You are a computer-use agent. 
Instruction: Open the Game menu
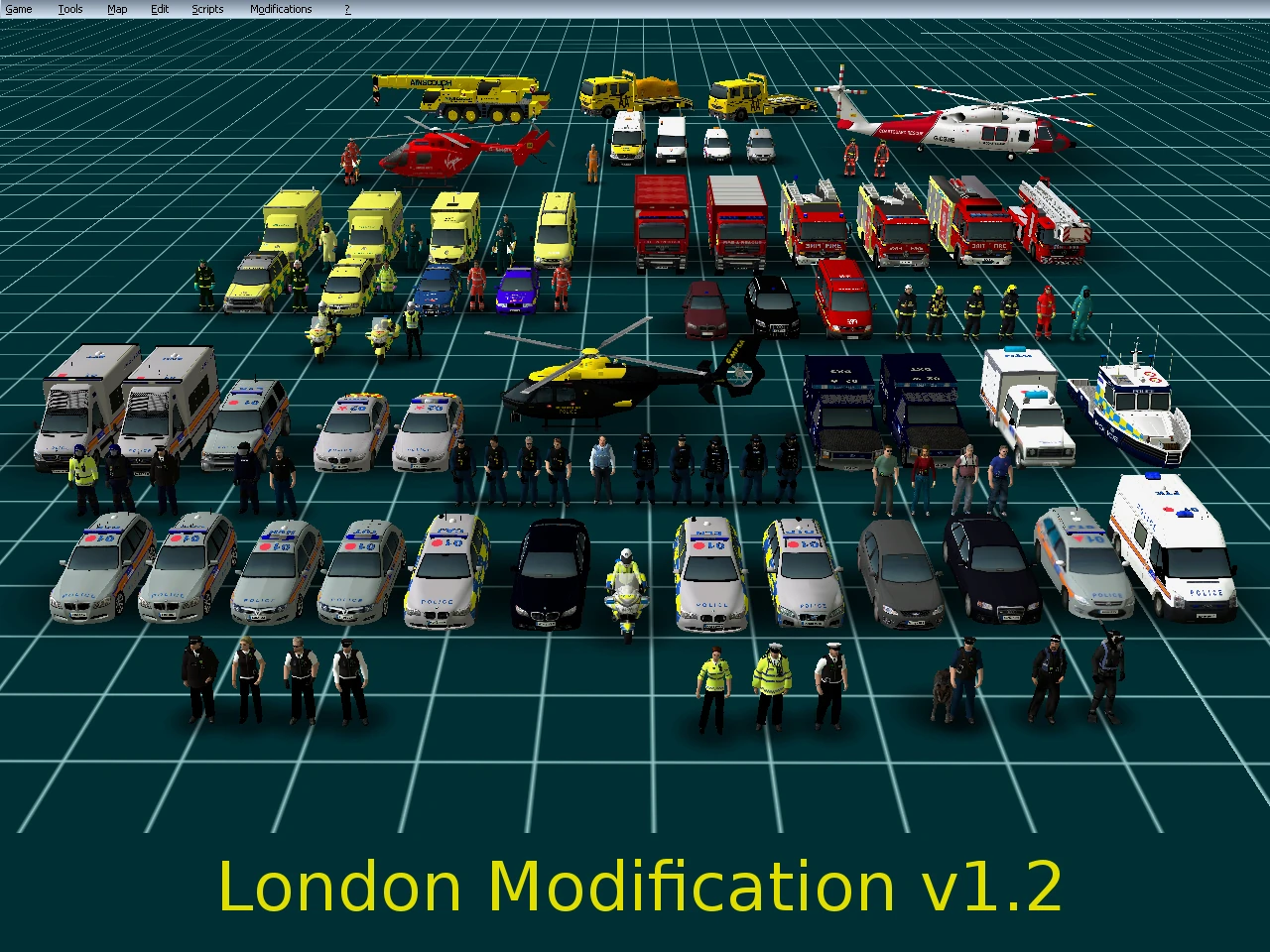point(18,8)
